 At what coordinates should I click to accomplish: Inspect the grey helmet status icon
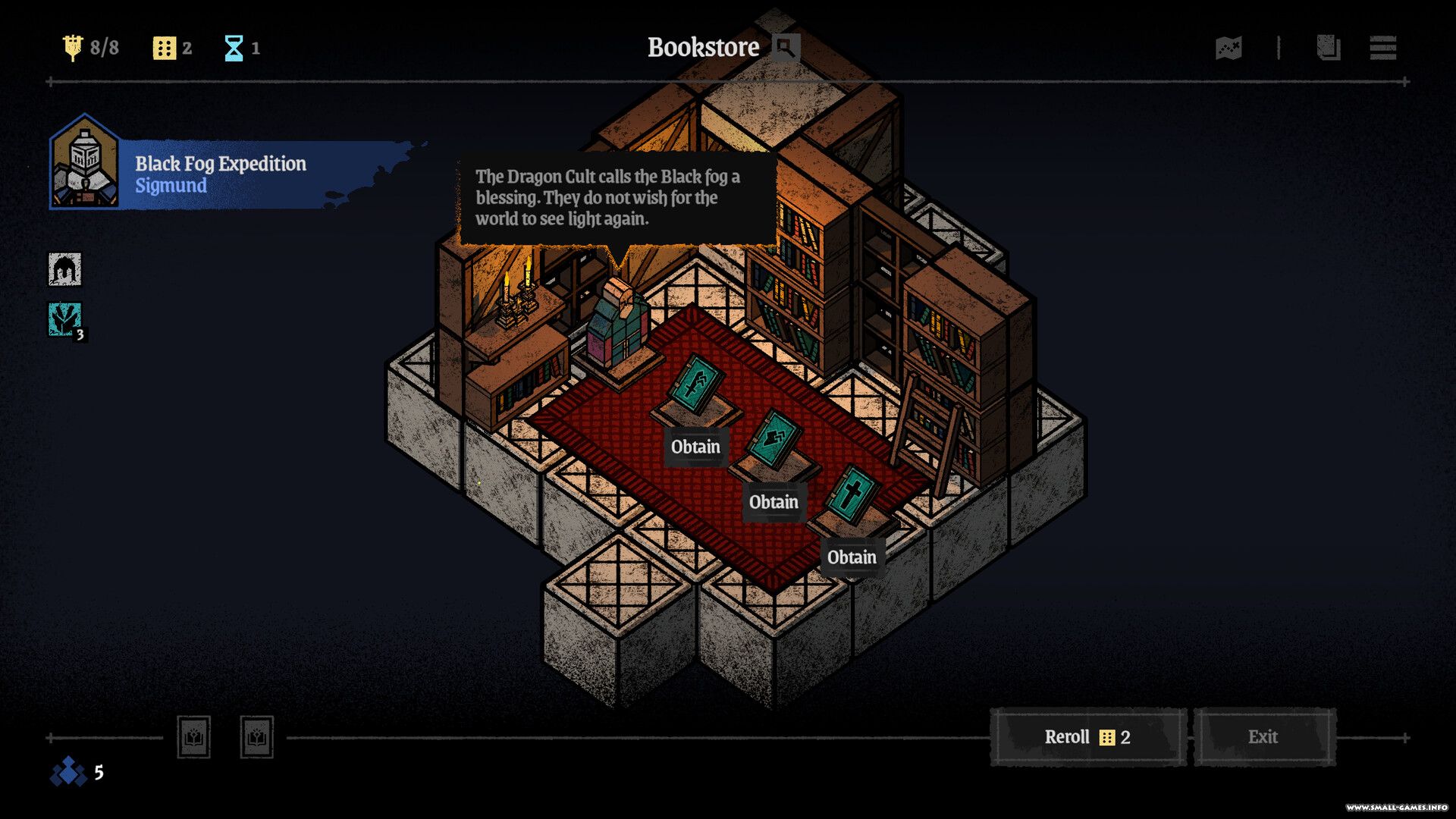click(x=65, y=269)
